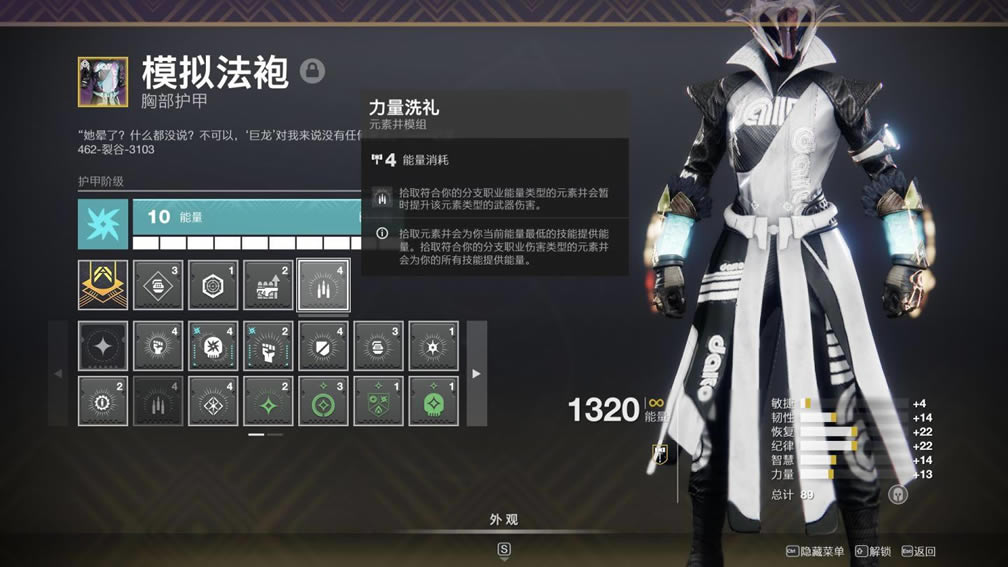Choose the ammo crate with up-arrow mod socket
Image resolution: width=1008 pixels, height=567 pixels.
coord(268,285)
